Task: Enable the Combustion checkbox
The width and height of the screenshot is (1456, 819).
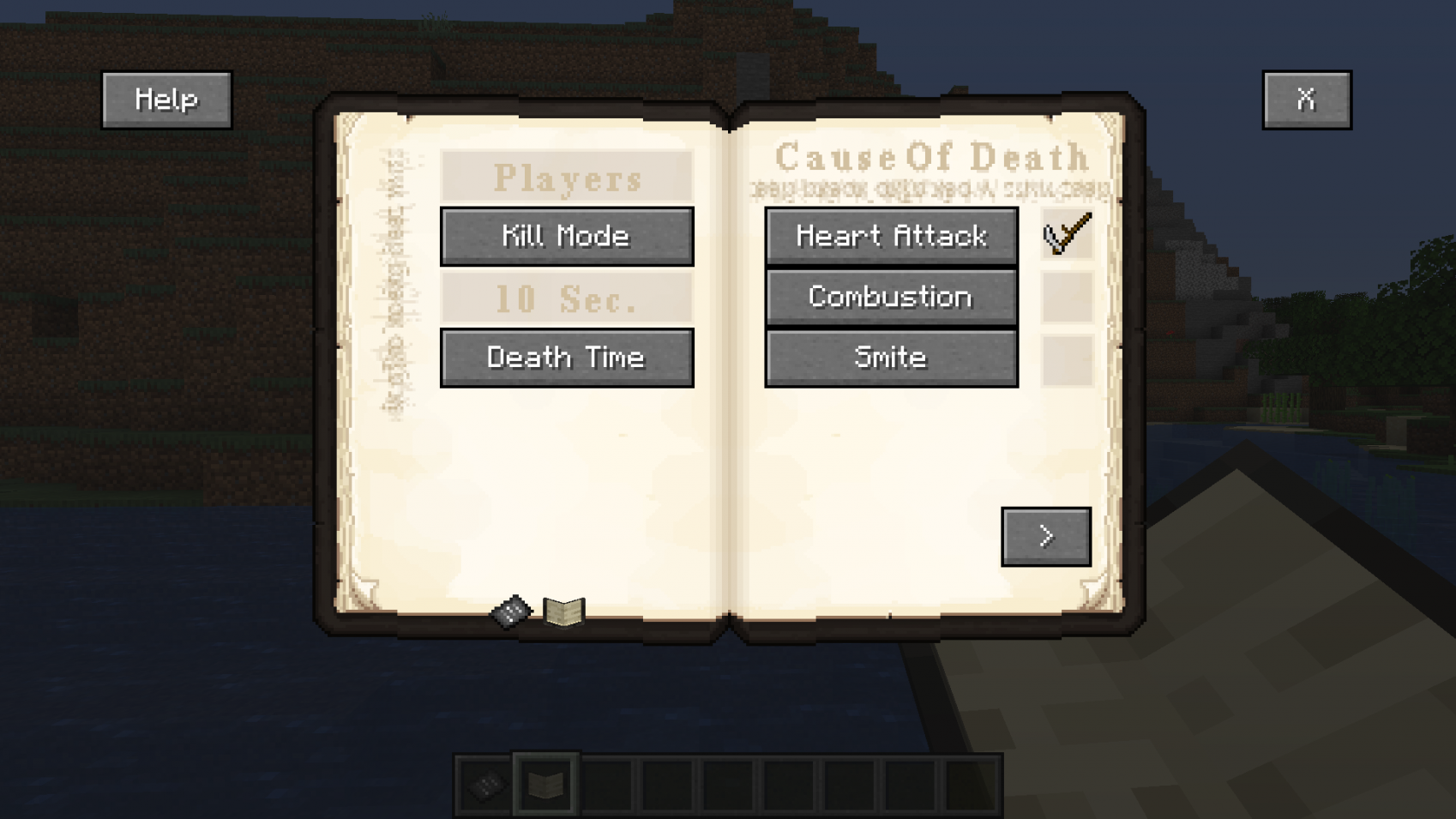Action: [x=1064, y=296]
